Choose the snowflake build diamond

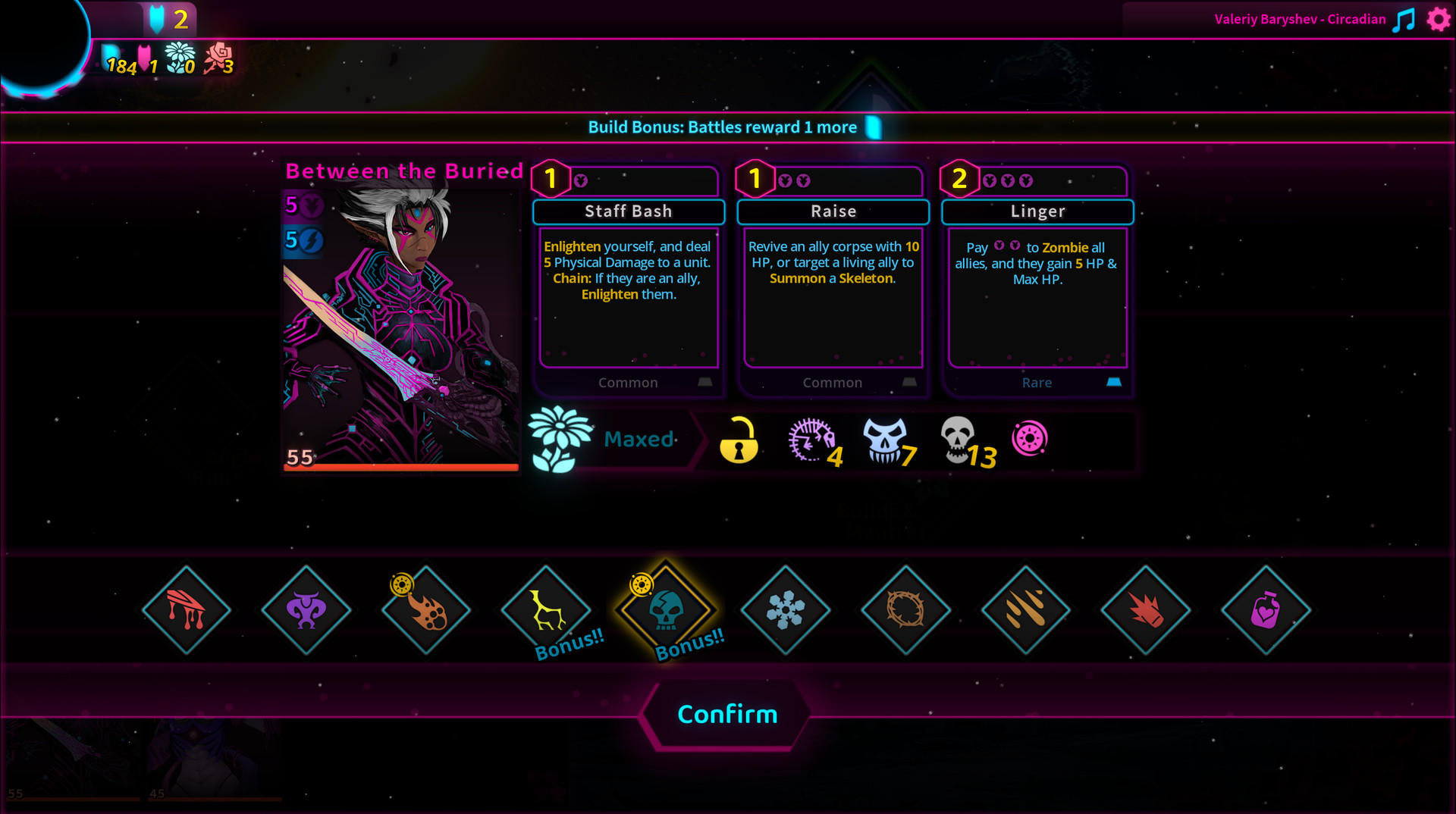click(786, 610)
